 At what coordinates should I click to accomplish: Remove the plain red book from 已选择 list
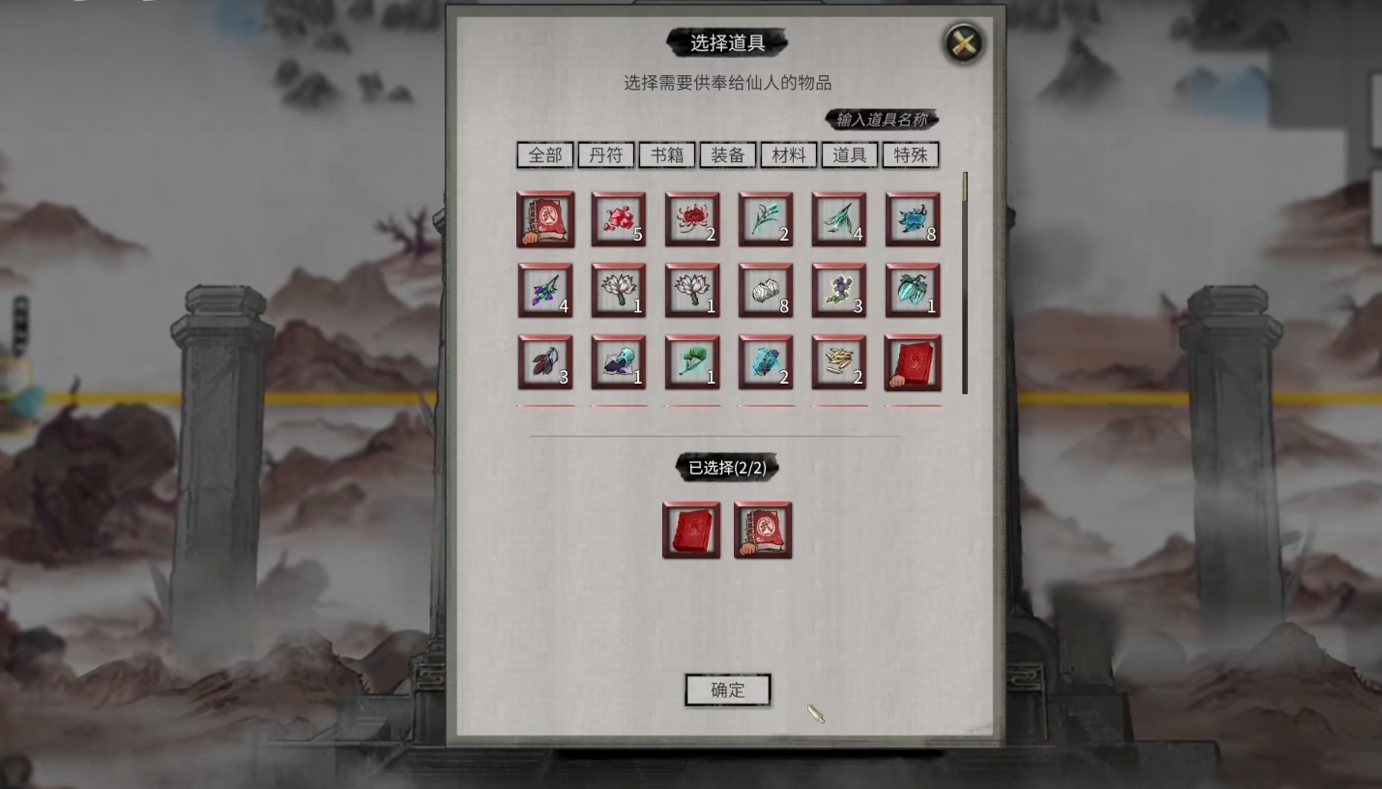691,530
